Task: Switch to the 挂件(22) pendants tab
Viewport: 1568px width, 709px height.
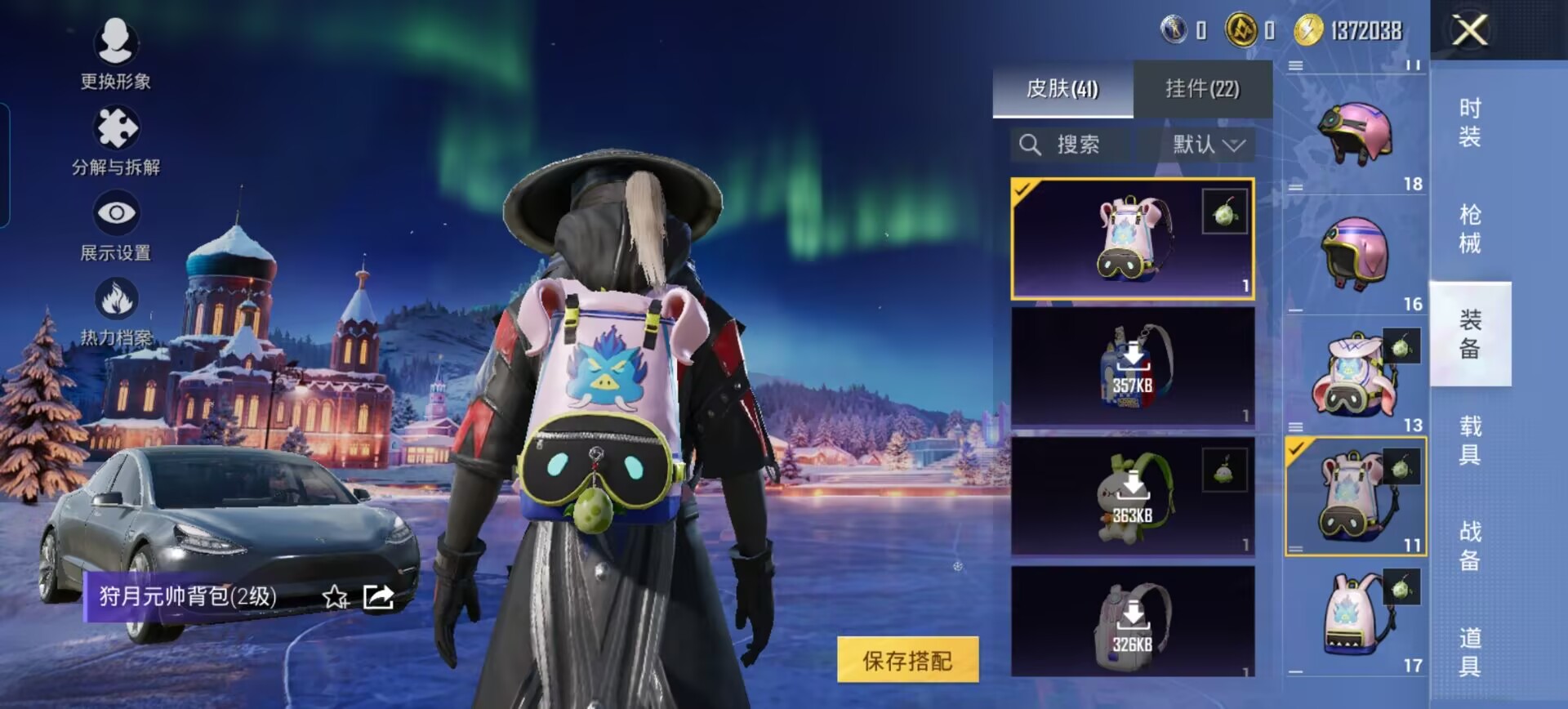Action: [1202, 88]
